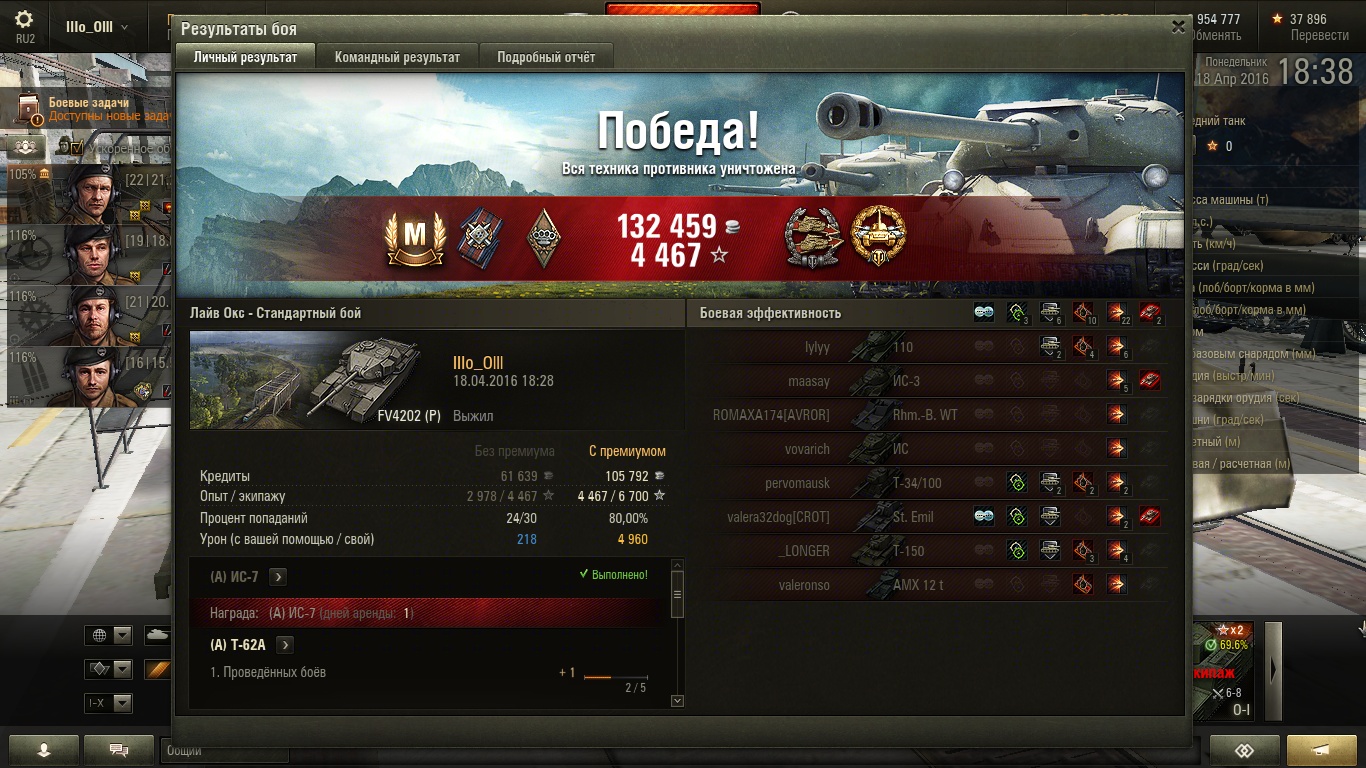Image resolution: width=1366 pixels, height=768 pixels.
Task: Click the missions list scroll-down arrow
Action: [x=677, y=701]
